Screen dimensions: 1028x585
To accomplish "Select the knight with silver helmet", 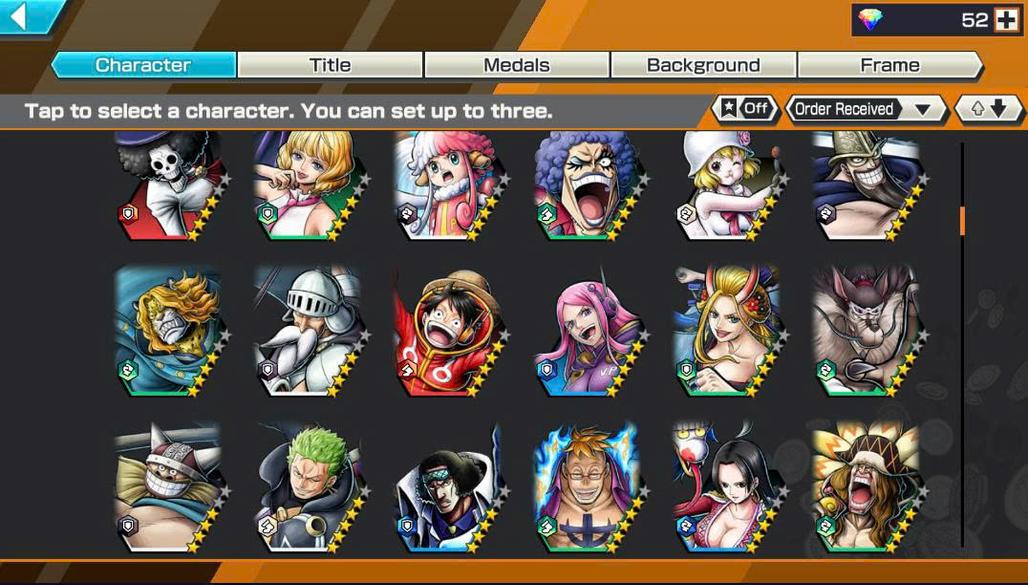I will click(x=306, y=330).
